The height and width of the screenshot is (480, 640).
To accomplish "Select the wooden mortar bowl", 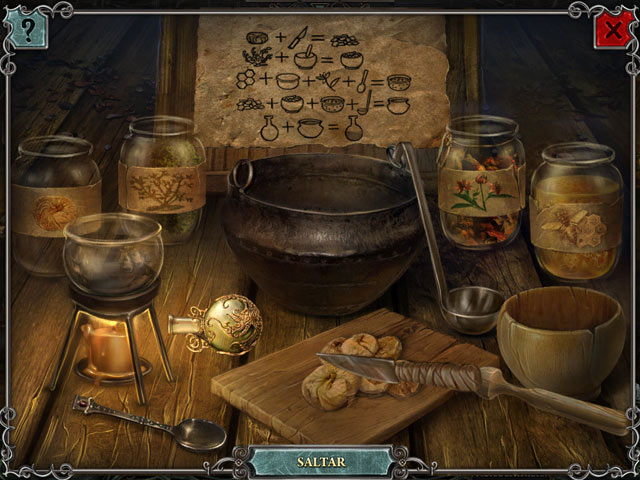I will pos(560,340).
